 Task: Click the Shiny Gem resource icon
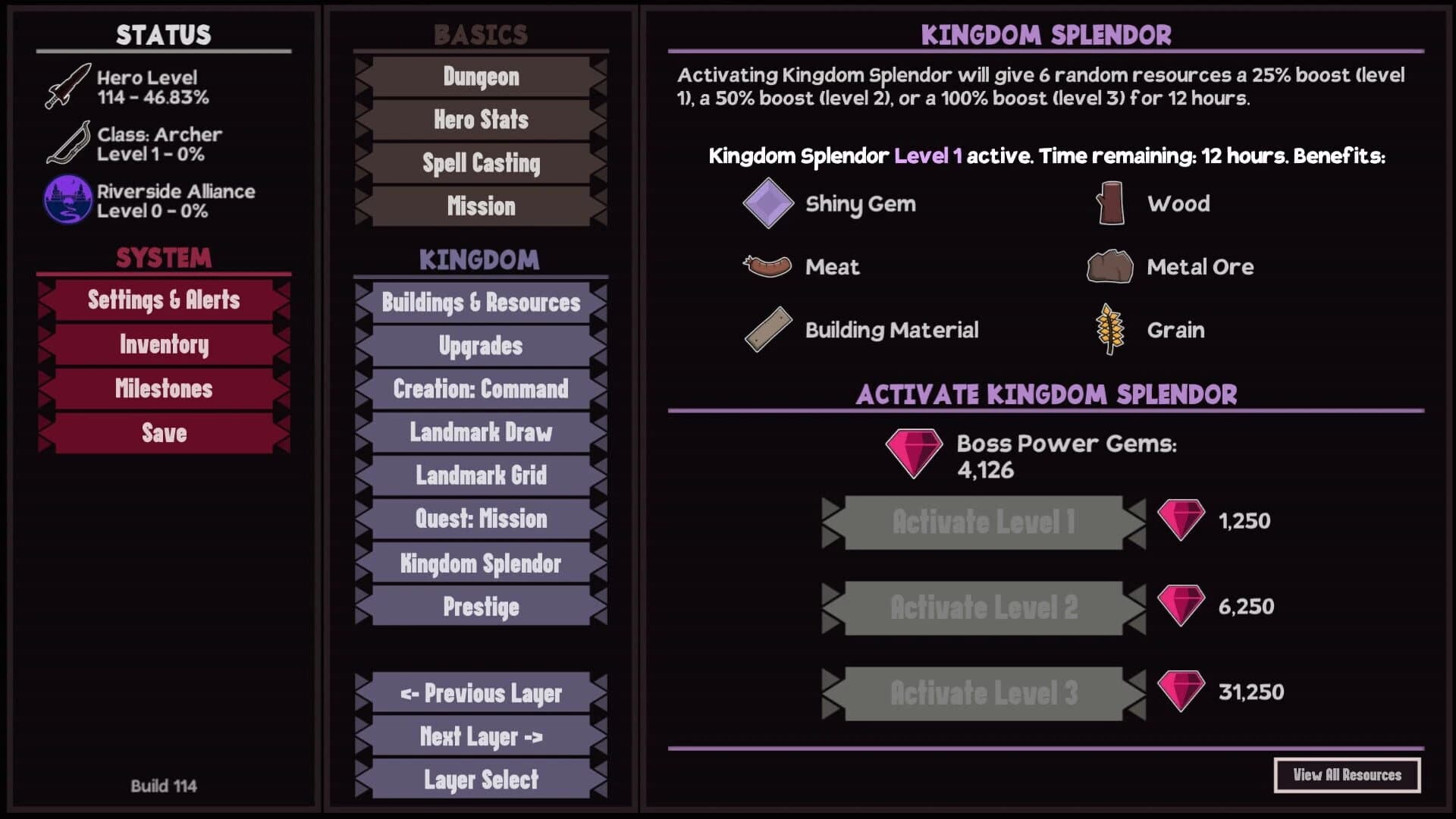pyautogui.click(x=766, y=202)
